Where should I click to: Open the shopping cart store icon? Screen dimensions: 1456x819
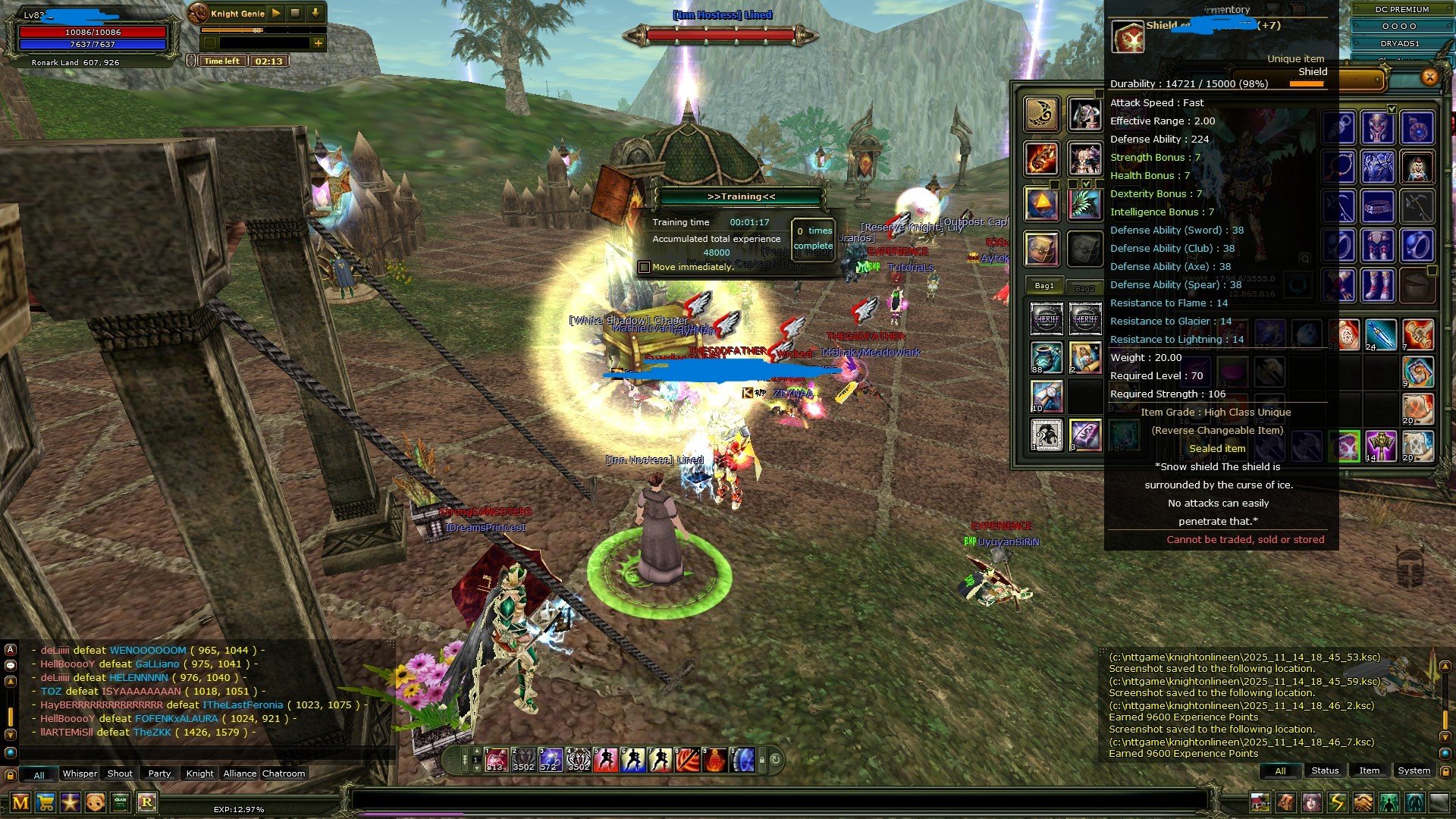click(x=45, y=802)
